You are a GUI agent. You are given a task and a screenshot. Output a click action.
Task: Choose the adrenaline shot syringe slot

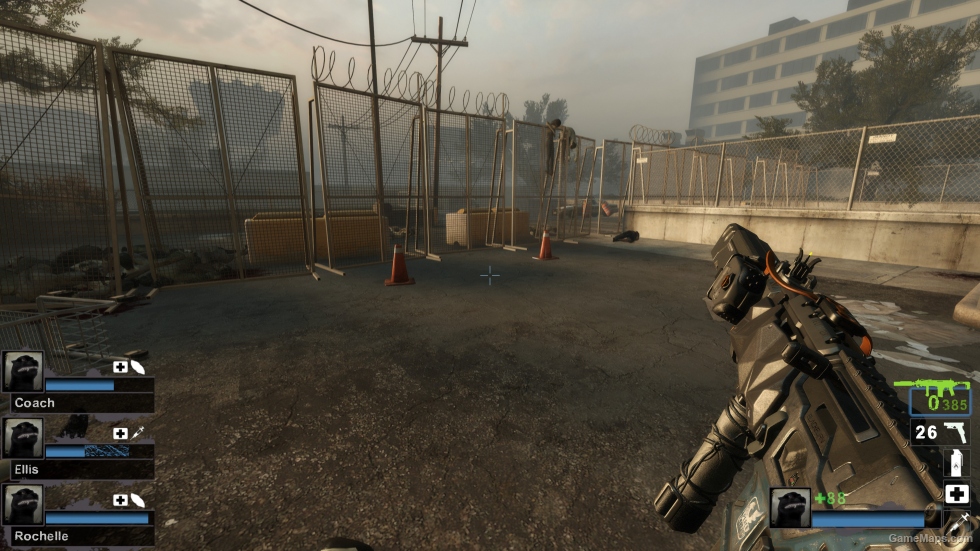(x=958, y=520)
